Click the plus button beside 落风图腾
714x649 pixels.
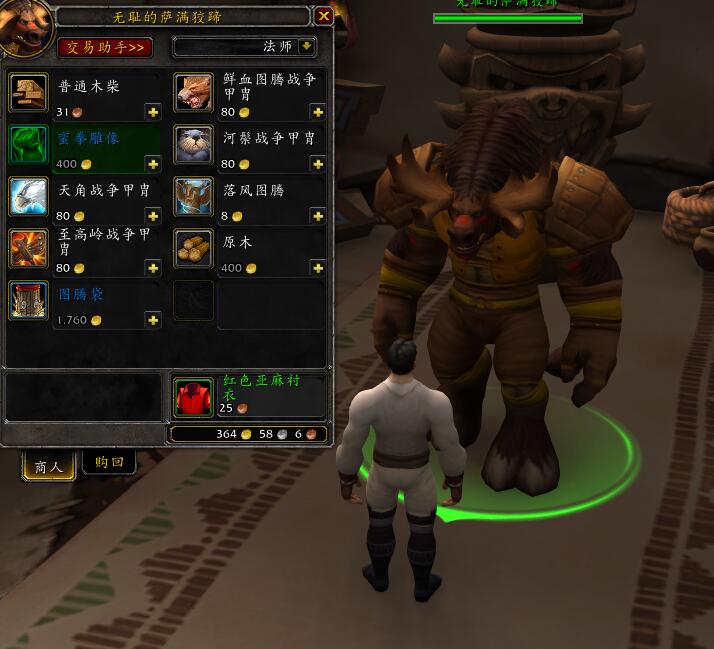pos(318,216)
